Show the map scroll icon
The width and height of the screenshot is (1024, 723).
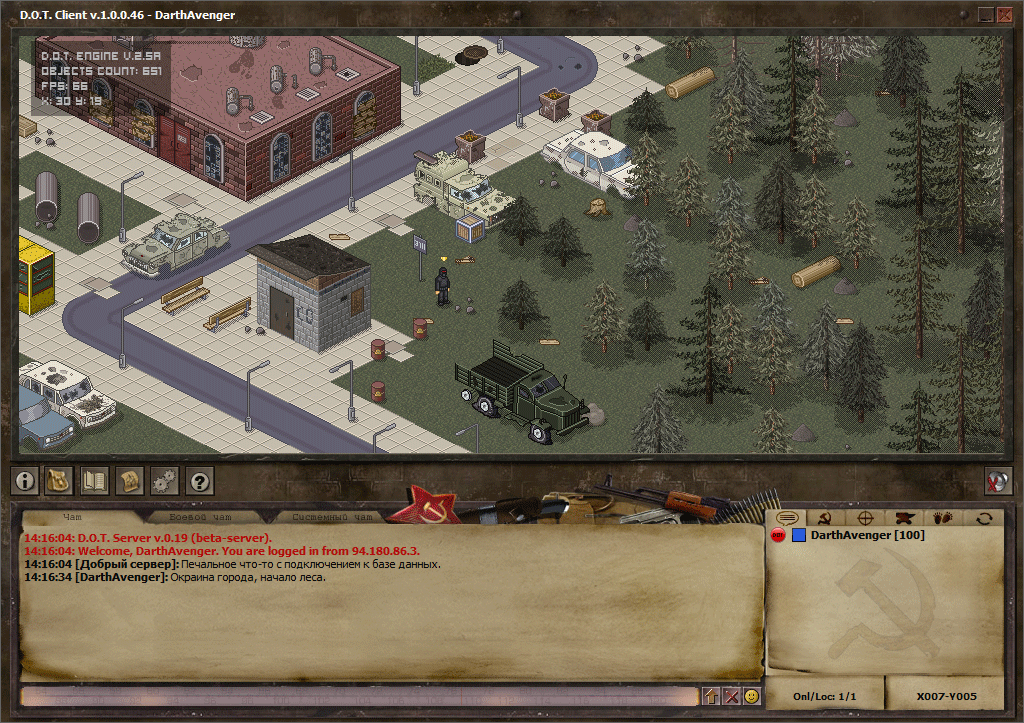pos(130,481)
